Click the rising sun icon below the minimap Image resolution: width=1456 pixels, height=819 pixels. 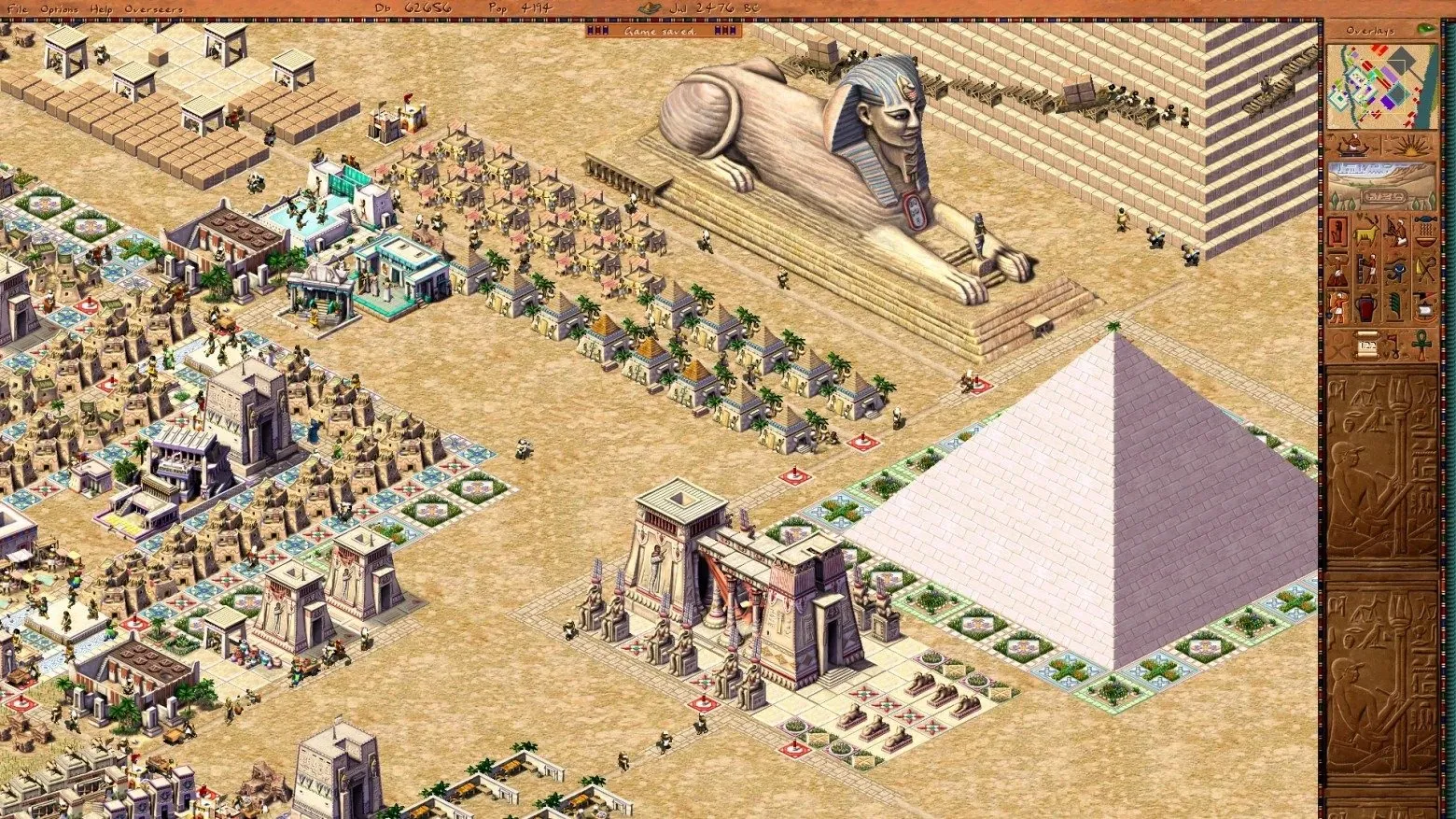pyautogui.click(x=1412, y=148)
